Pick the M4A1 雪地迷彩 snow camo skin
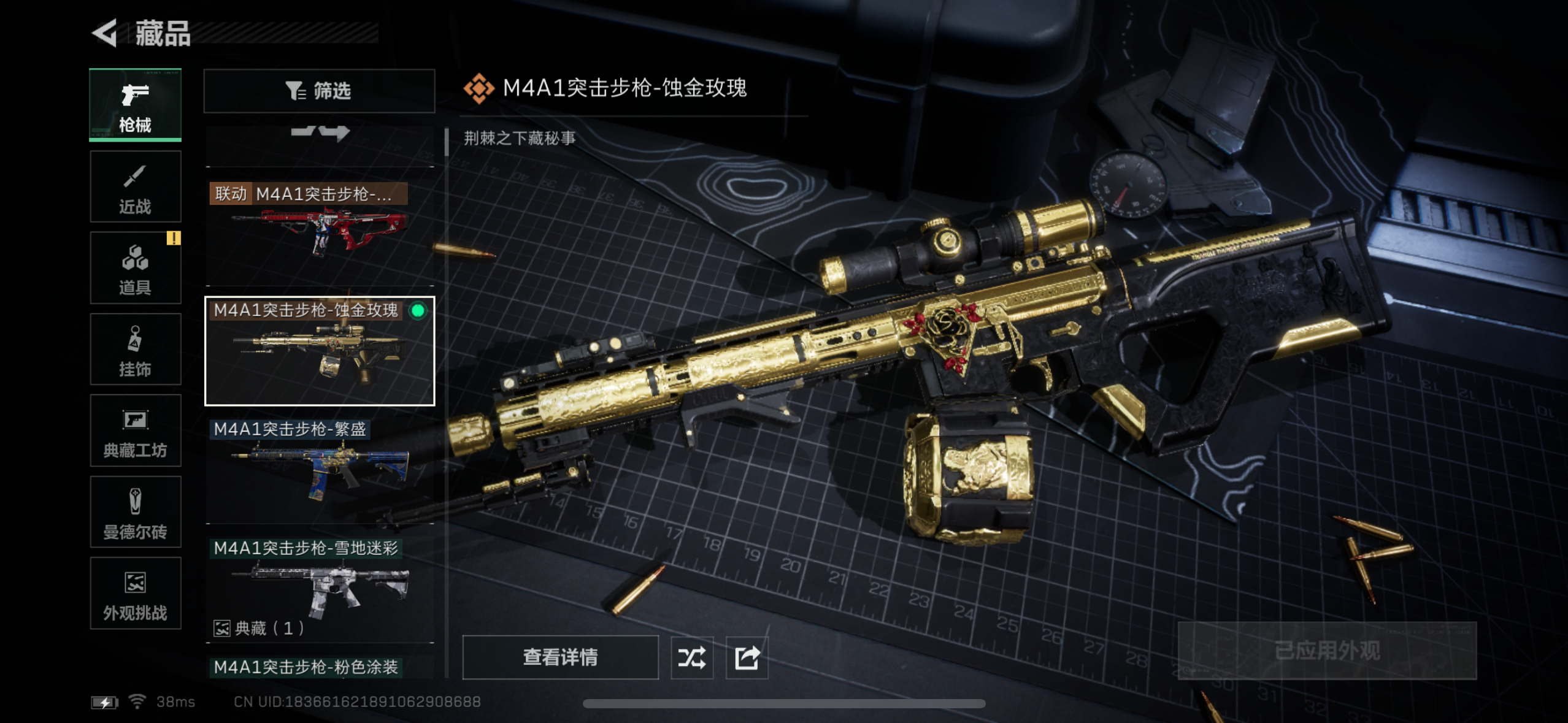The width and height of the screenshot is (1568, 723). (319, 586)
